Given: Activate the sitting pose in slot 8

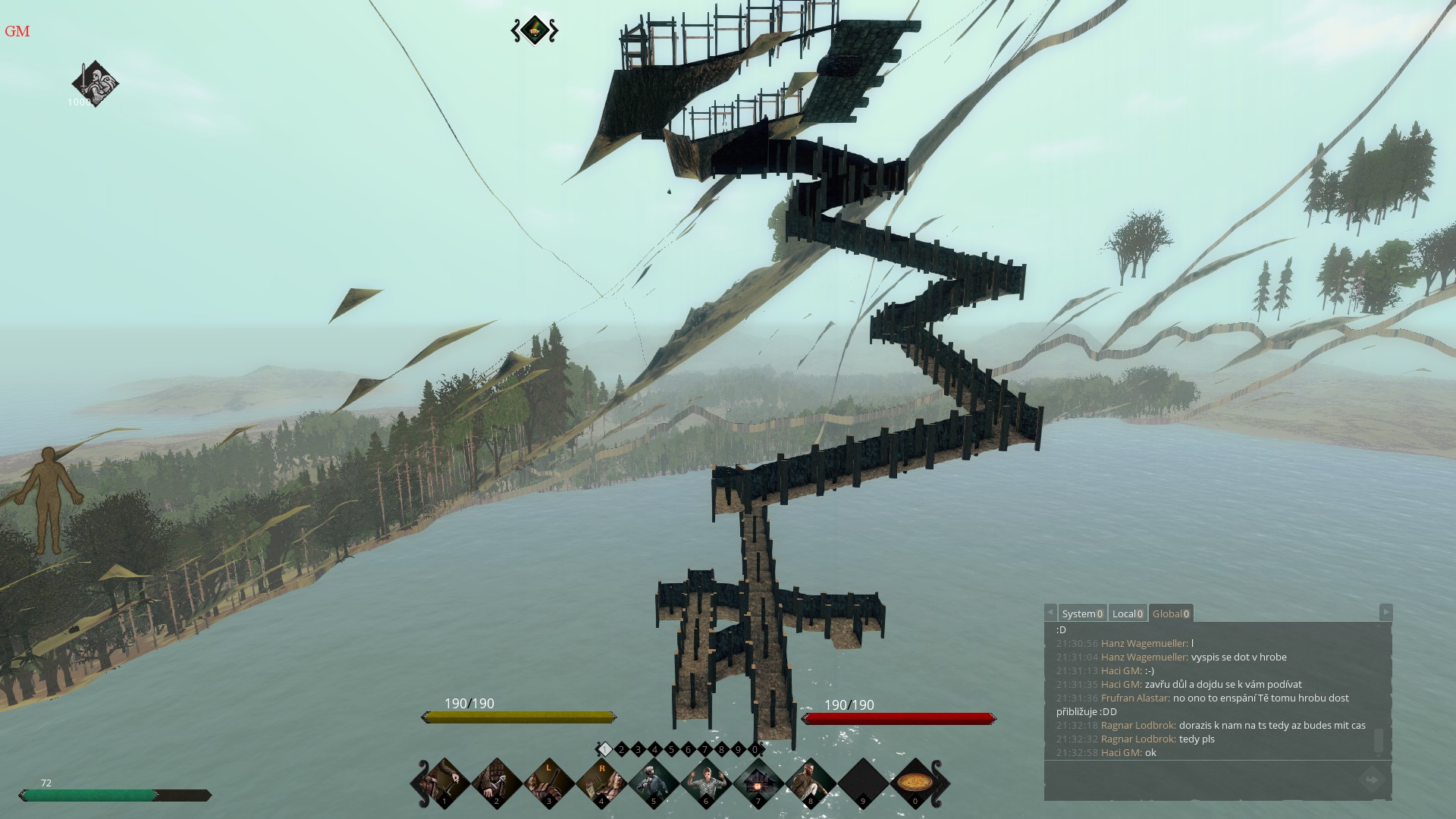Looking at the screenshot, I should click(x=811, y=783).
